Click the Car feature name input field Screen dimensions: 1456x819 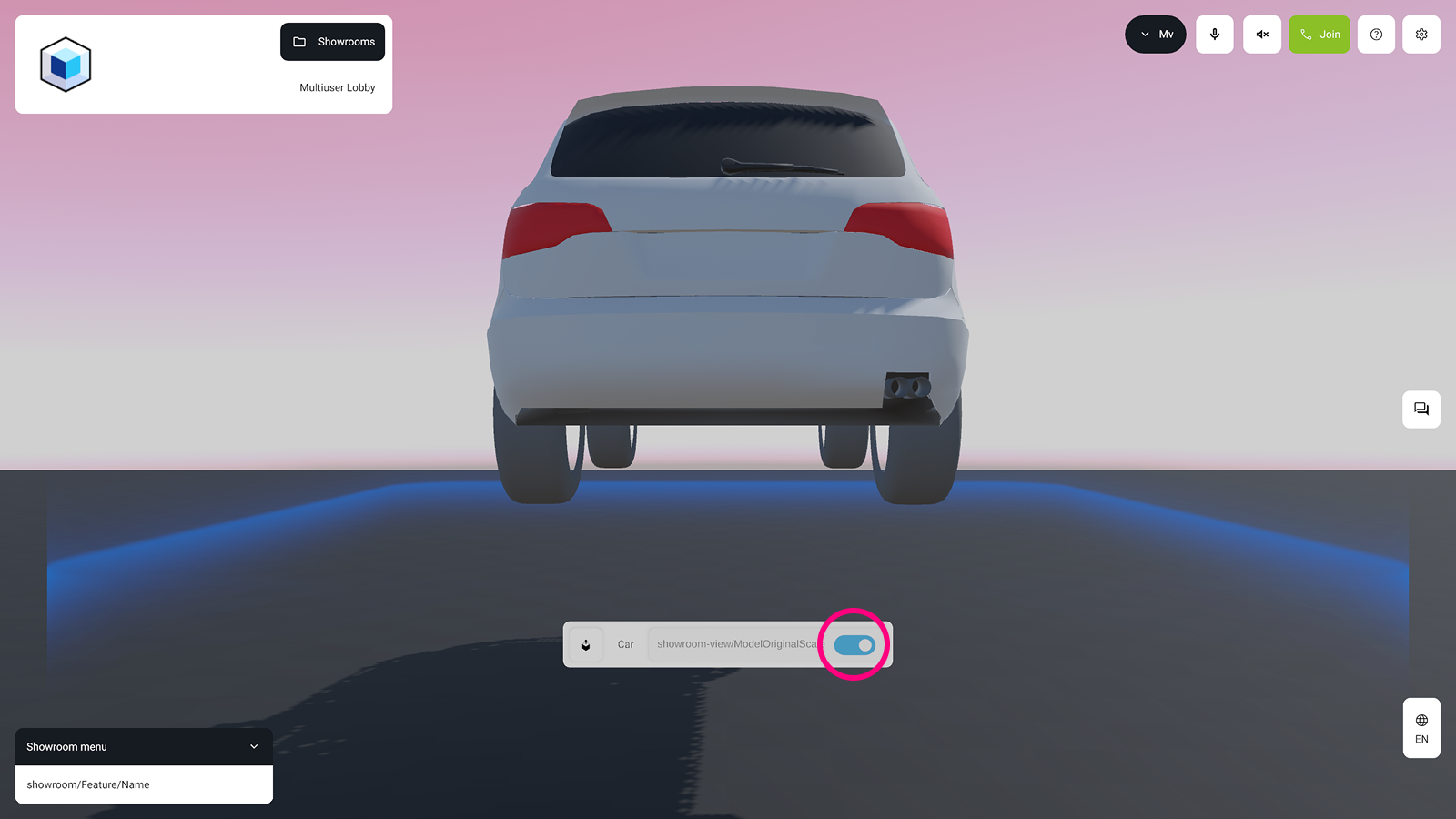click(x=737, y=644)
